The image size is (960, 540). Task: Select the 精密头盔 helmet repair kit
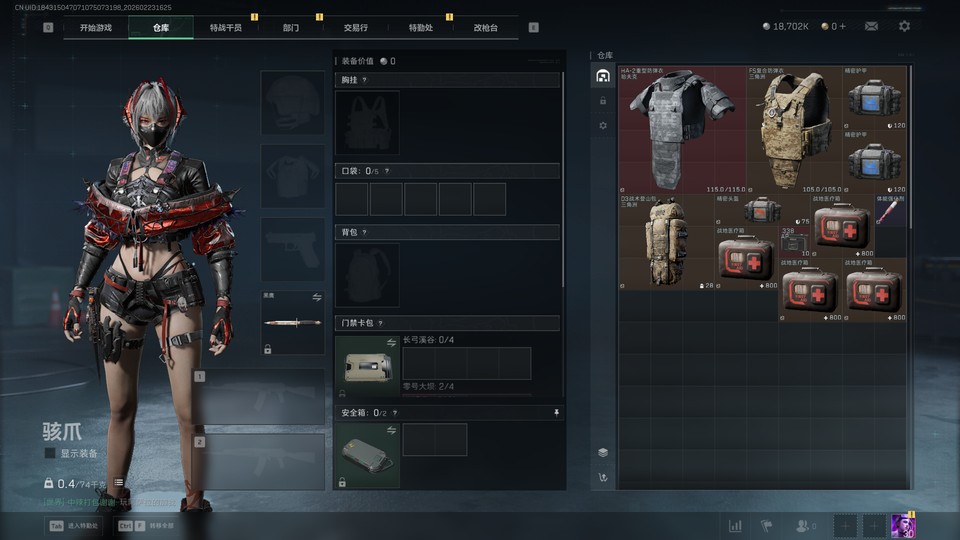(x=762, y=210)
